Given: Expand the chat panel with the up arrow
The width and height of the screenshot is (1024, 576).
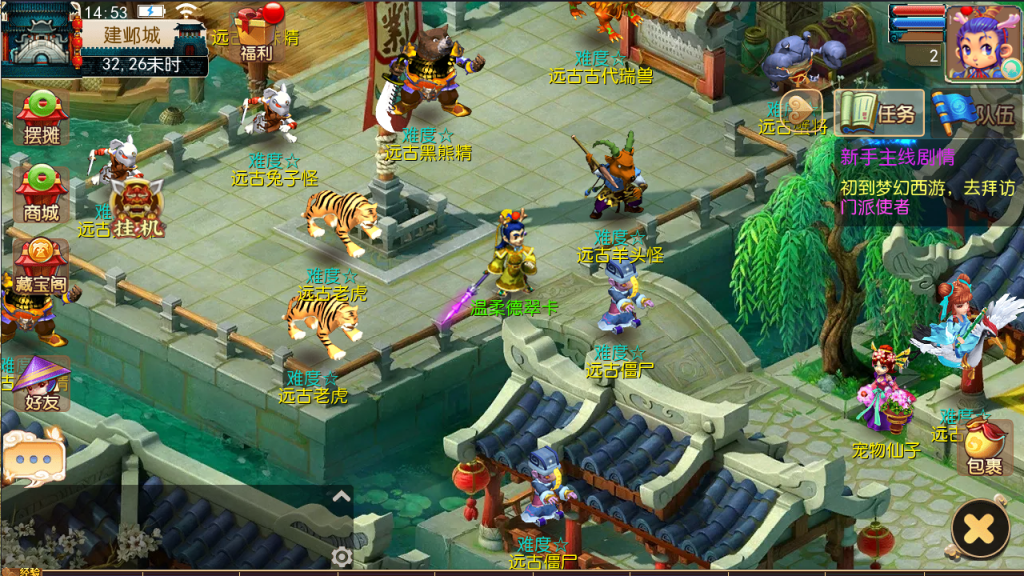Looking at the screenshot, I should tap(341, 496).
